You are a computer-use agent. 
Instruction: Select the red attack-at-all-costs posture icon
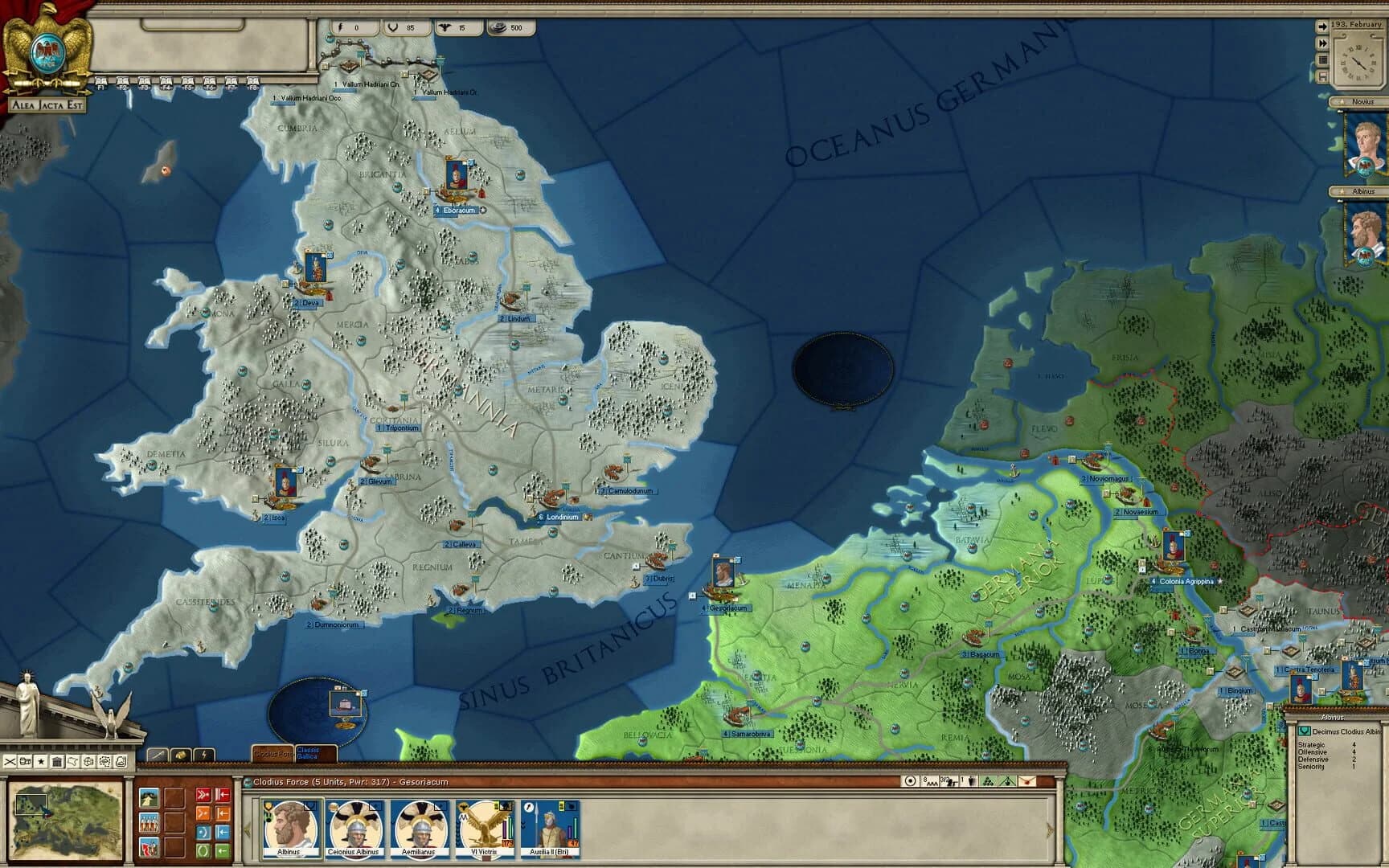coord(203,794)
